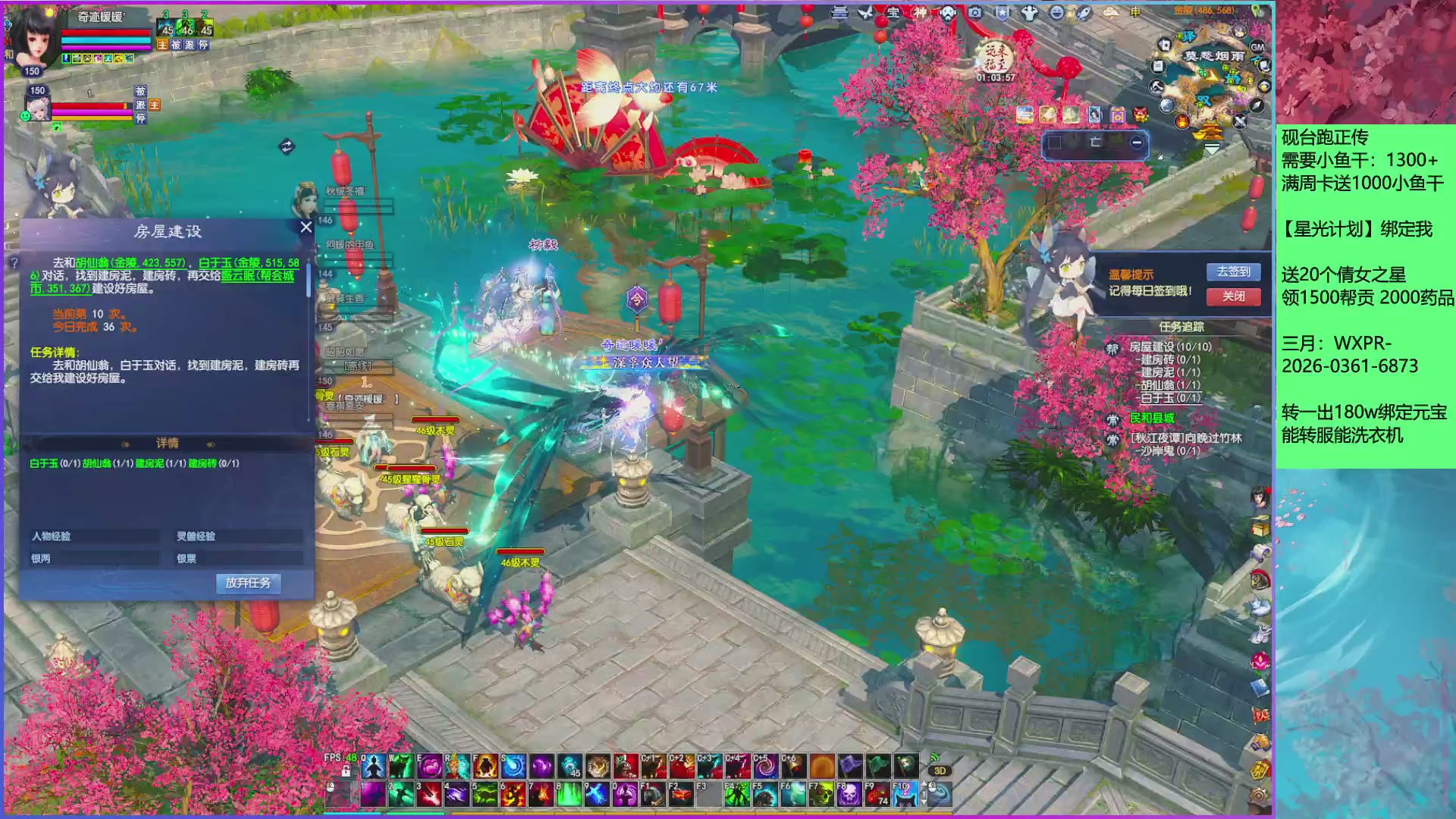
Task: Expand the minimap via the downward arrow beneath it
Action: (x=1211, y=150)
